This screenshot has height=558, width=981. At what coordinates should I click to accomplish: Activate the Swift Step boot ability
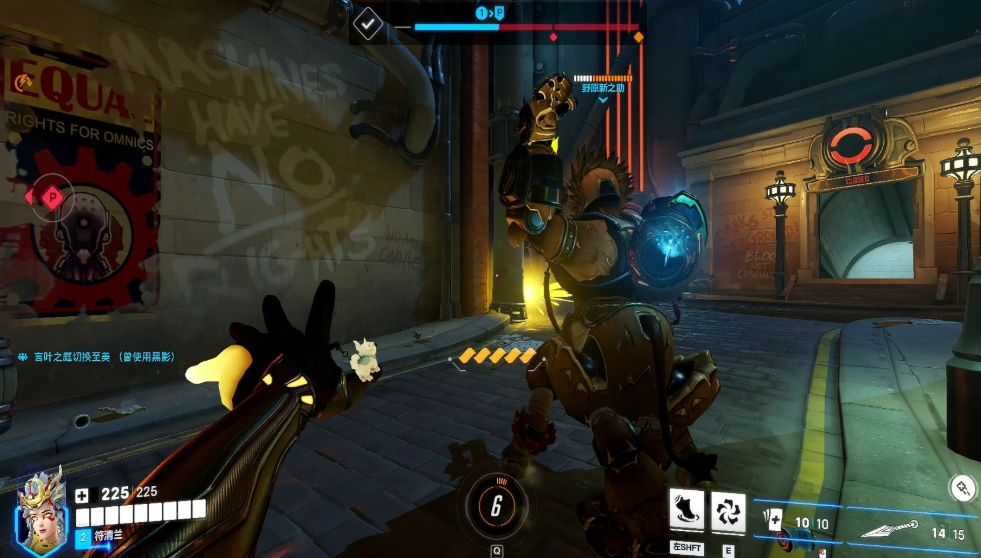coord(686,511)
